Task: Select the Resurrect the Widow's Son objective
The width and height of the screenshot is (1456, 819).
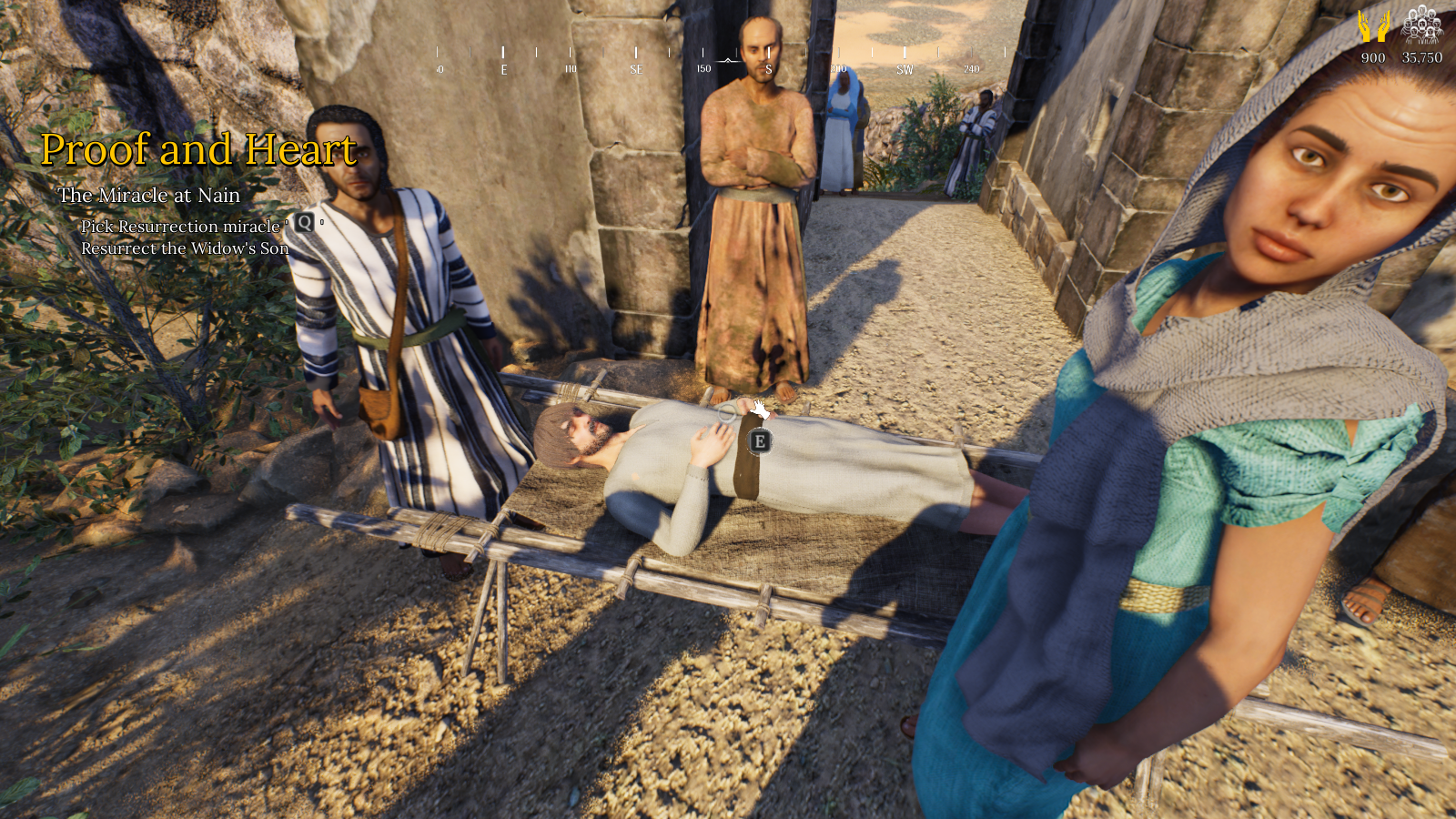Action: click(x=185, y=248)
